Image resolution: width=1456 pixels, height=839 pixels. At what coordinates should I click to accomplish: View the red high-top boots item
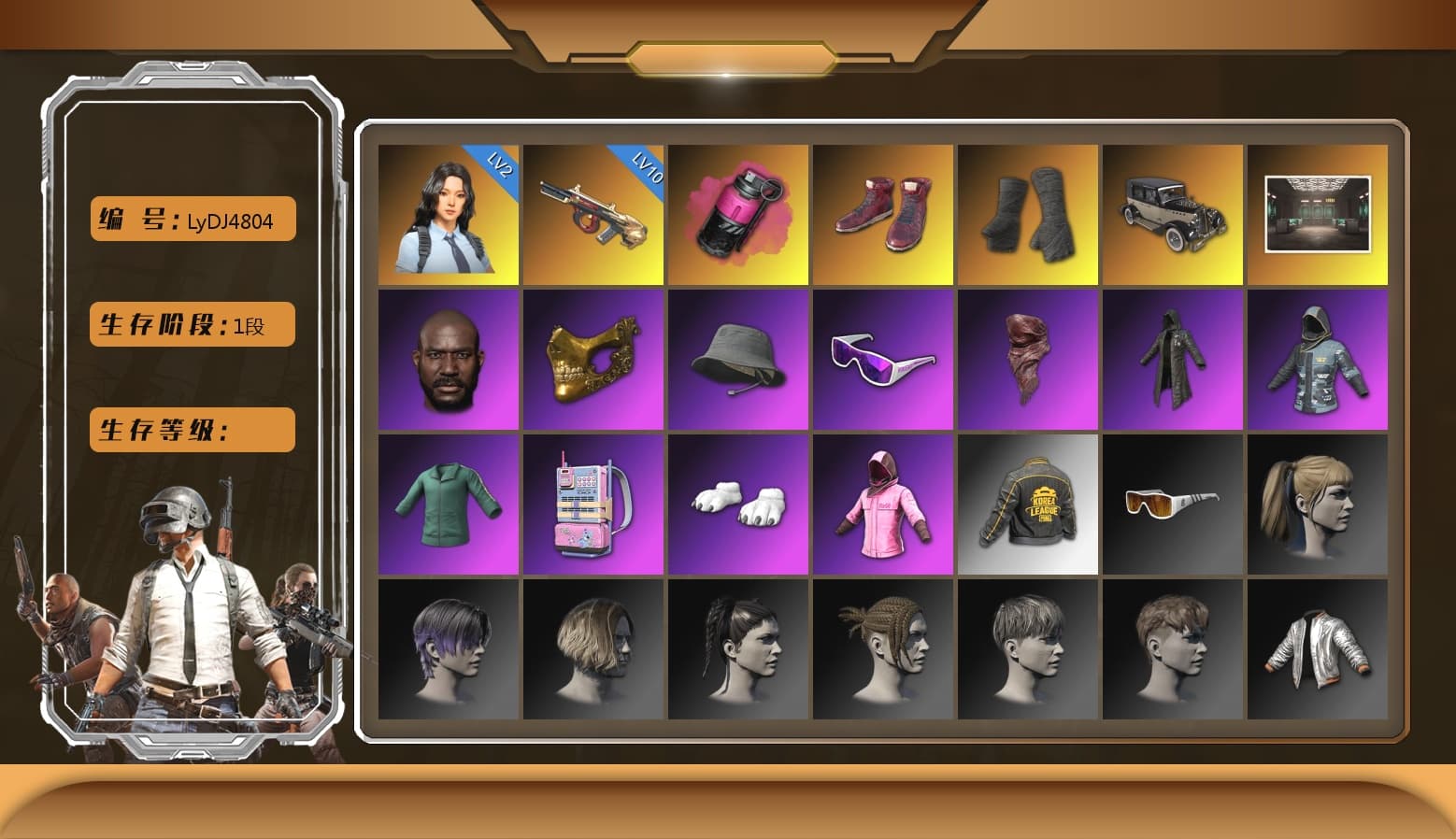click(x=883, y=213)
